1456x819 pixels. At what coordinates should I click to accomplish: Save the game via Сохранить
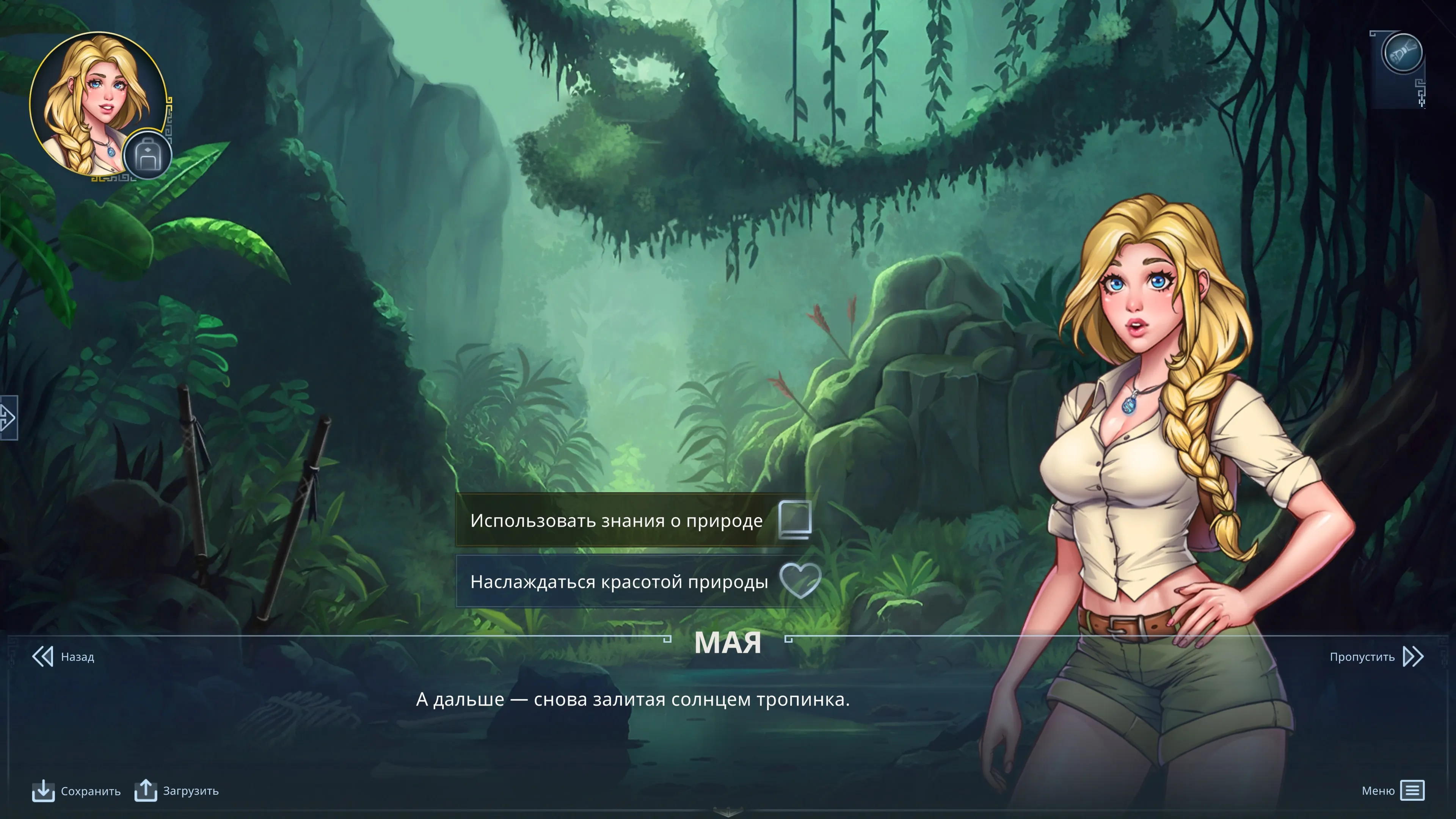tap(76, 791)
